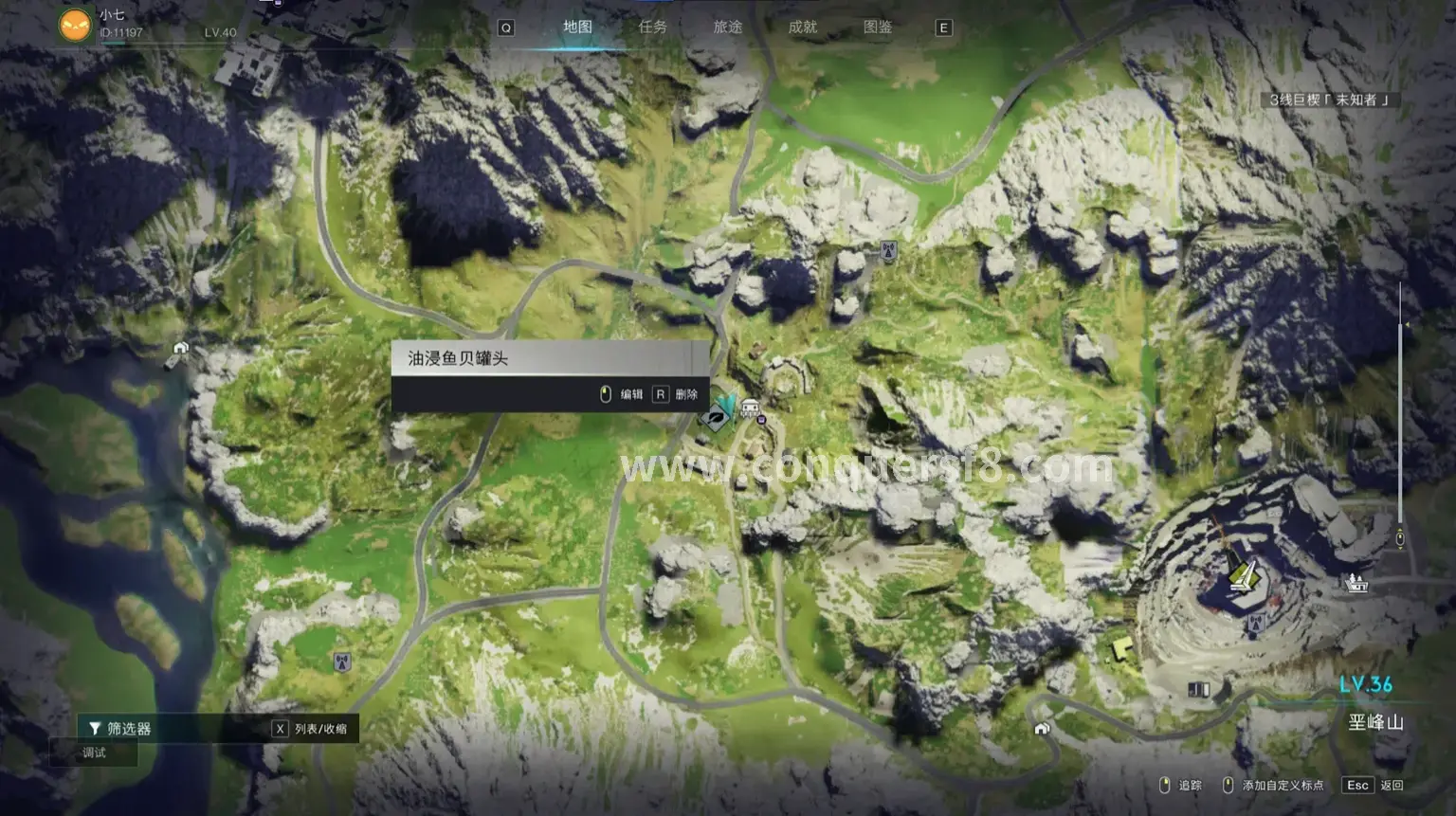Open the 旅途 (Journey) tab
This screenshot has width=1456, height=816.
(727, 27)
